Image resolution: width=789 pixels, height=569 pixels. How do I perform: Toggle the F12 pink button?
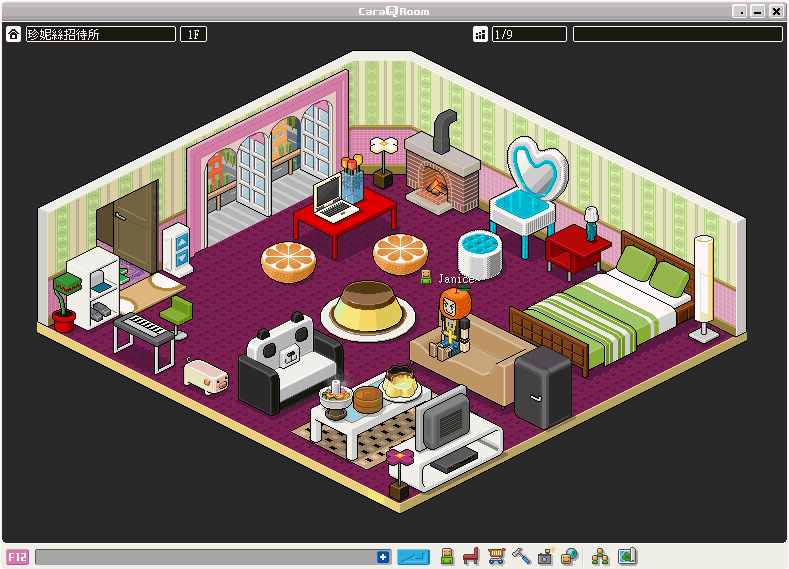(17, 557)
